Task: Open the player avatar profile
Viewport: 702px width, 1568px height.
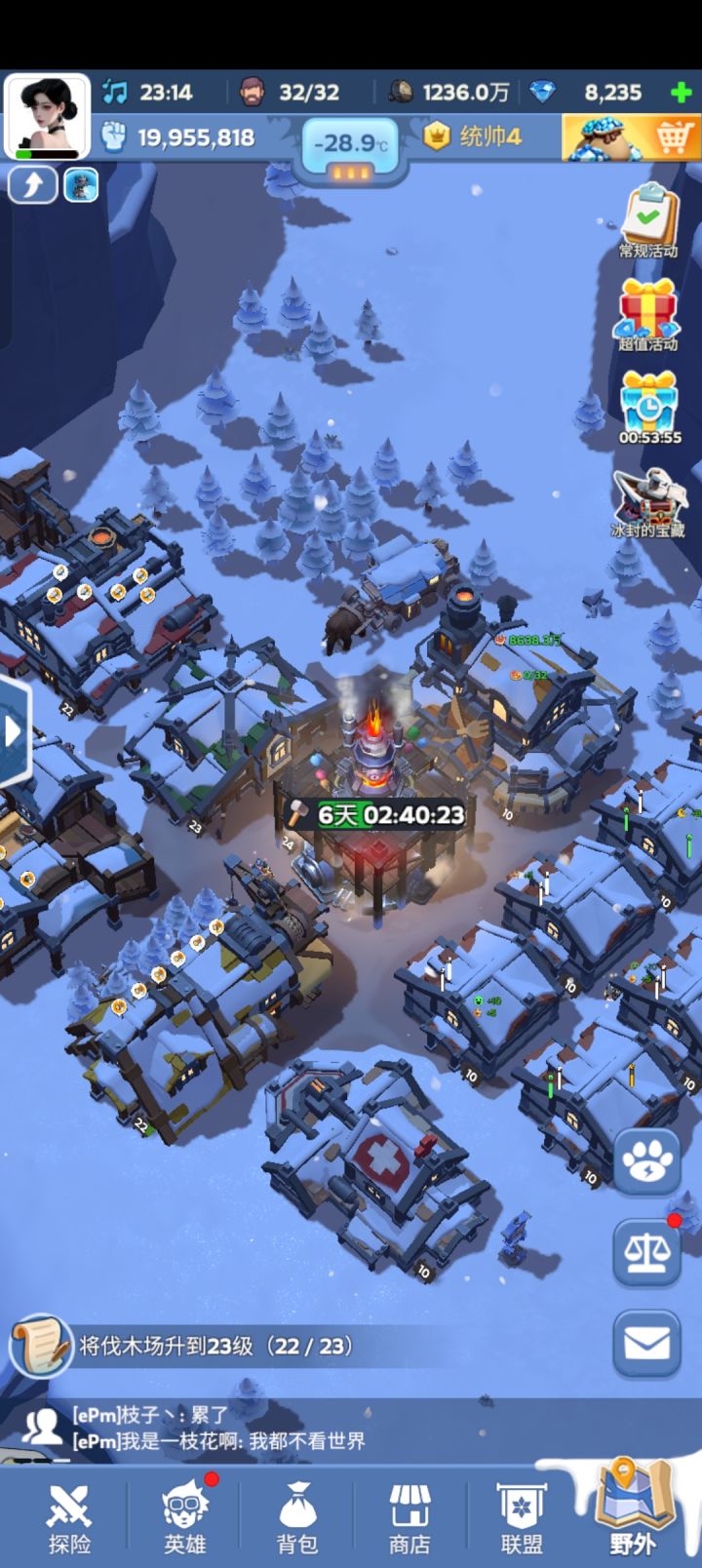Action: (47, 116)
